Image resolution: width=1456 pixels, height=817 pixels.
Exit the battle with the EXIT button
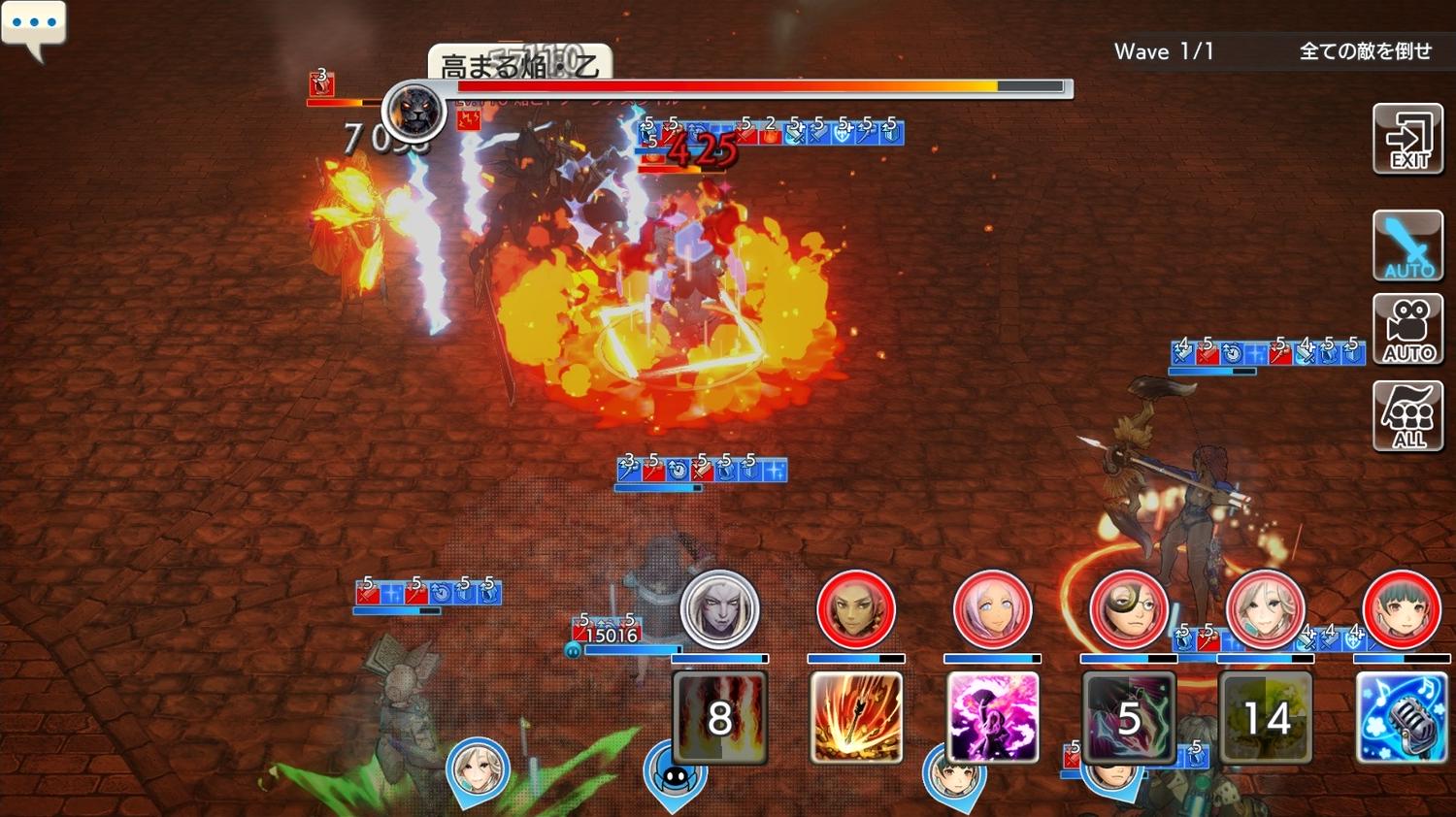1407,140
